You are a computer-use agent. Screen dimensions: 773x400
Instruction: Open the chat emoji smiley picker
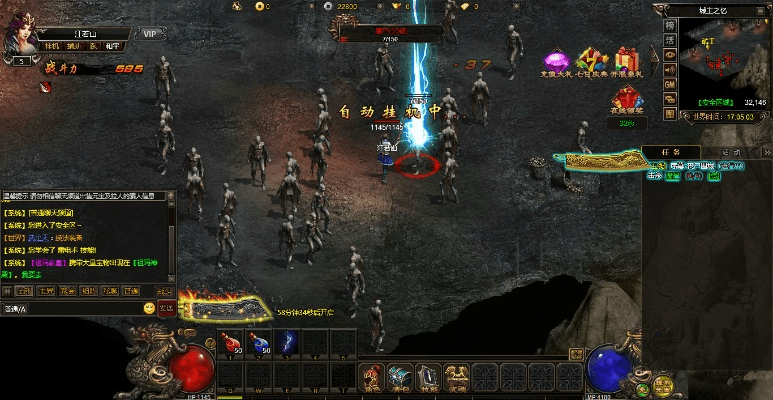pos(149,308)
